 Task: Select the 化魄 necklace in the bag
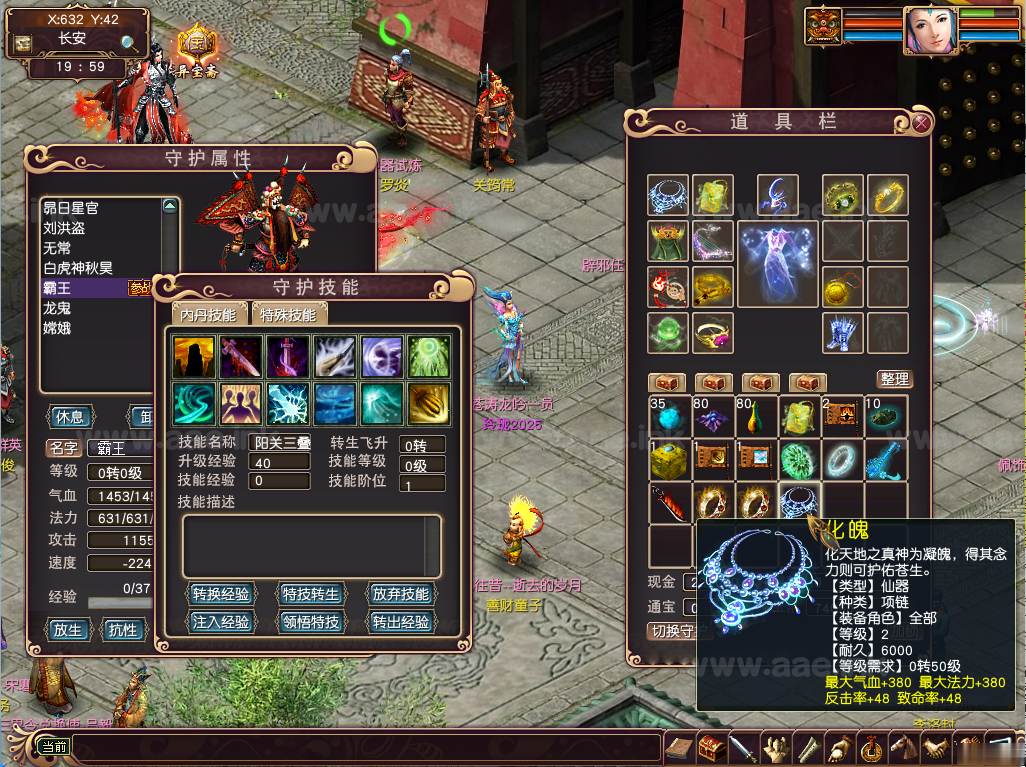[799, 502]
